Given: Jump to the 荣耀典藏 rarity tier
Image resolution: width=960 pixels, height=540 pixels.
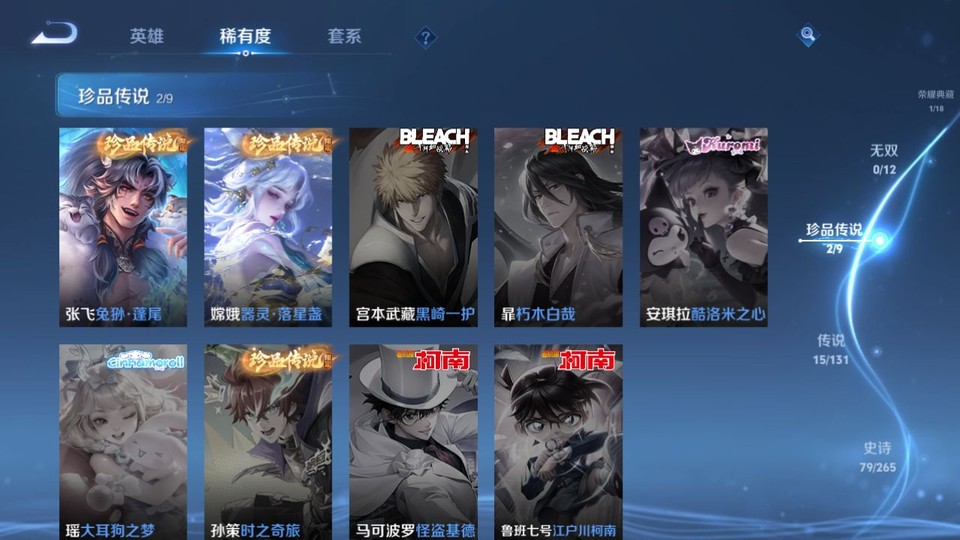Looking at the screenshot, I should coord(935,100).
